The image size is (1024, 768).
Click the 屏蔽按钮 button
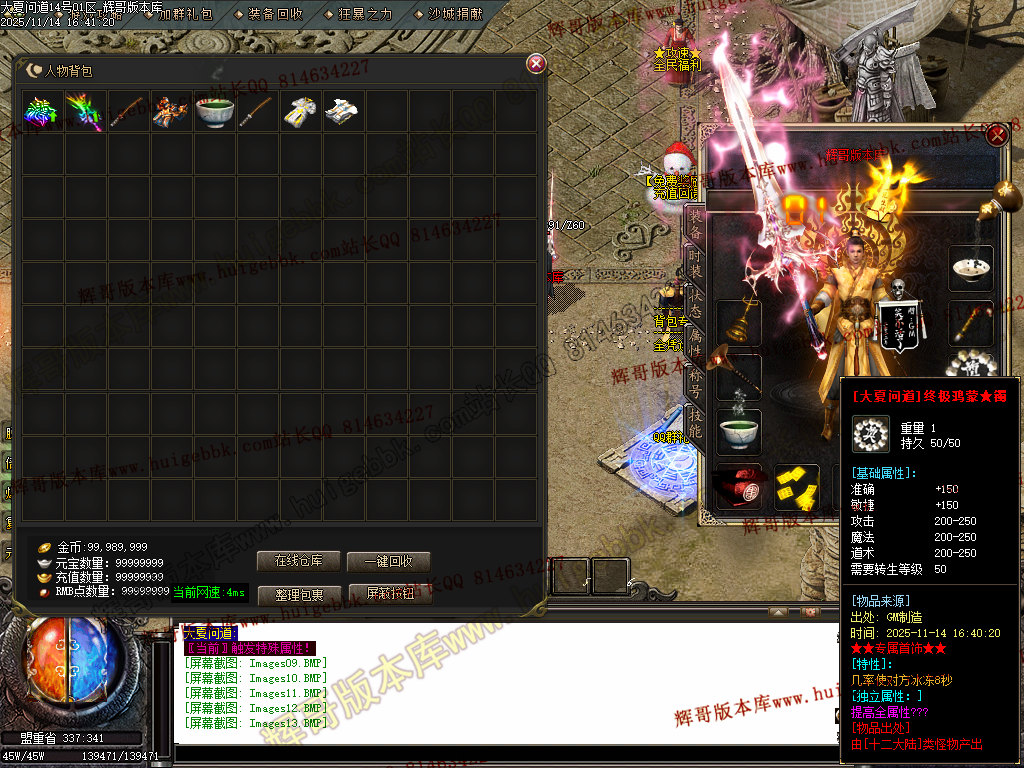tap(390, 595)
